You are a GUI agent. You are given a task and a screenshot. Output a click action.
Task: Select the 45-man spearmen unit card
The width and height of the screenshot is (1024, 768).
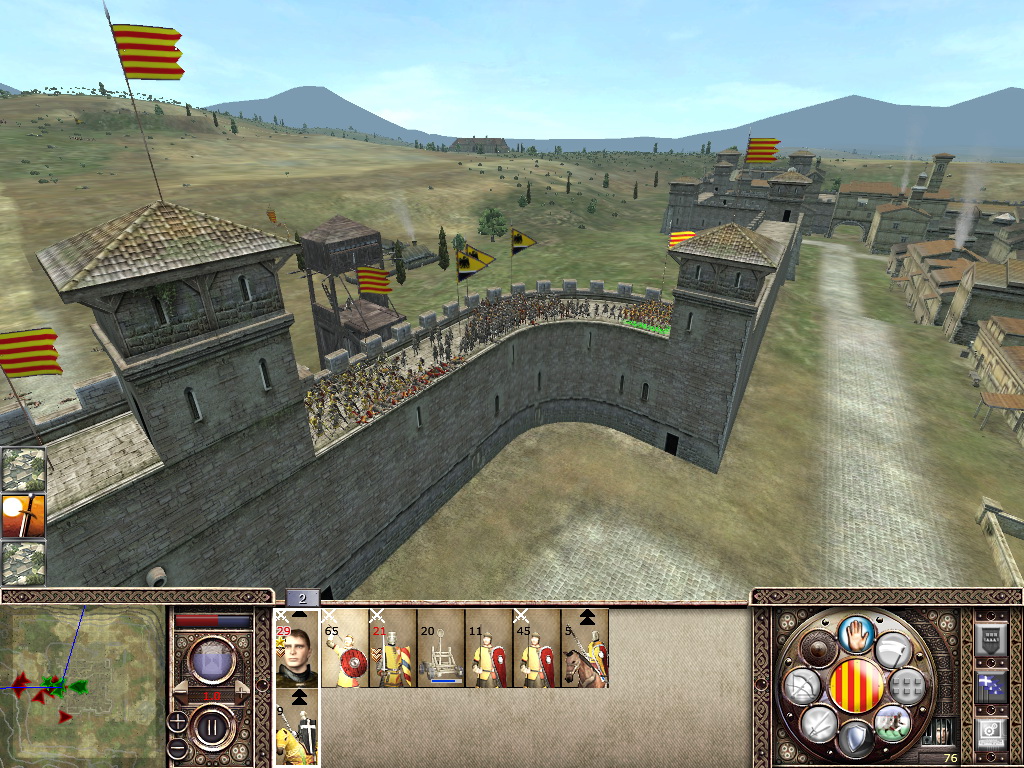pyautogui.click(x=537, y=648)
